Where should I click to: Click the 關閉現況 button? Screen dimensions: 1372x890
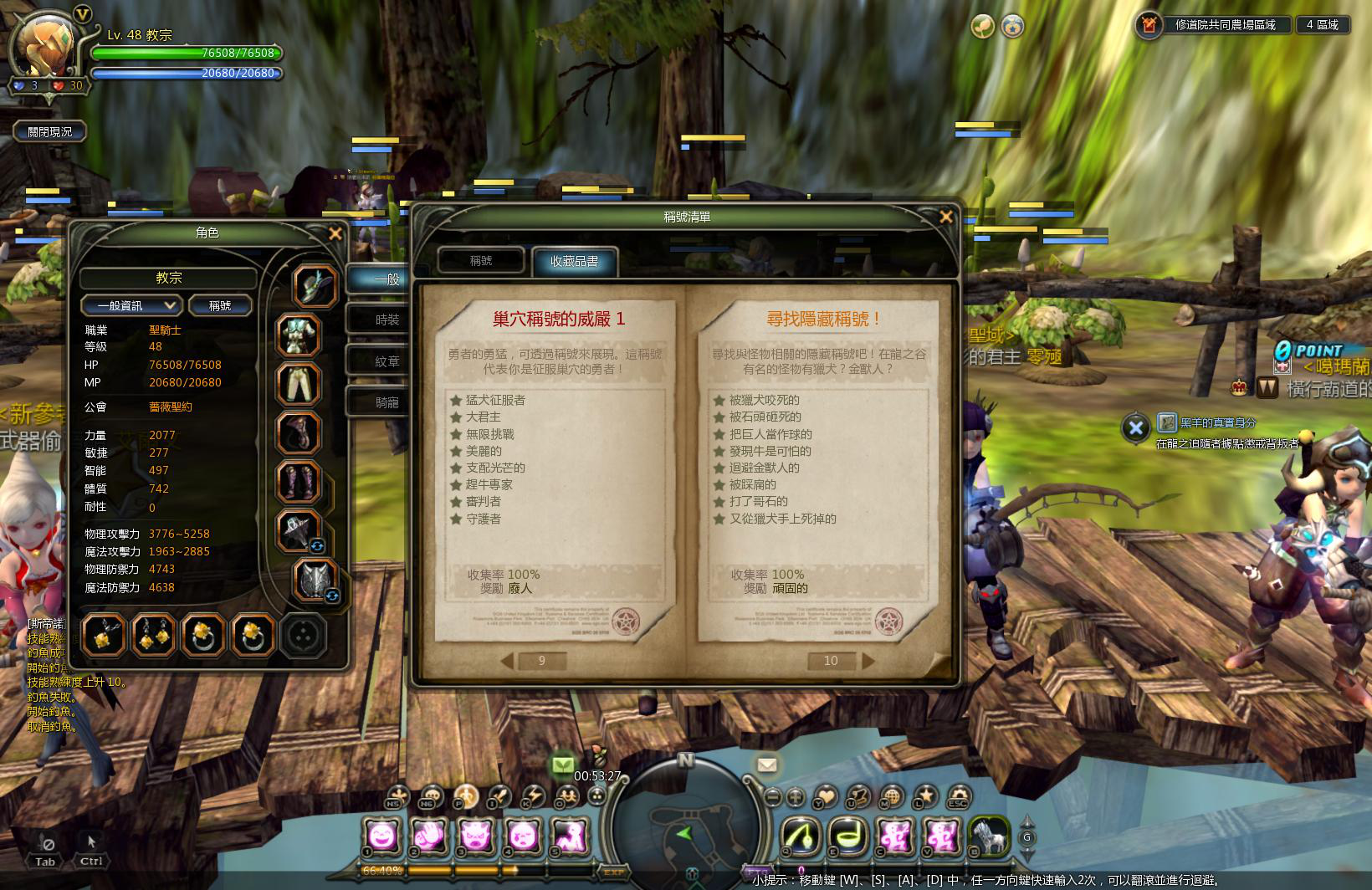[x=50, y=131]
